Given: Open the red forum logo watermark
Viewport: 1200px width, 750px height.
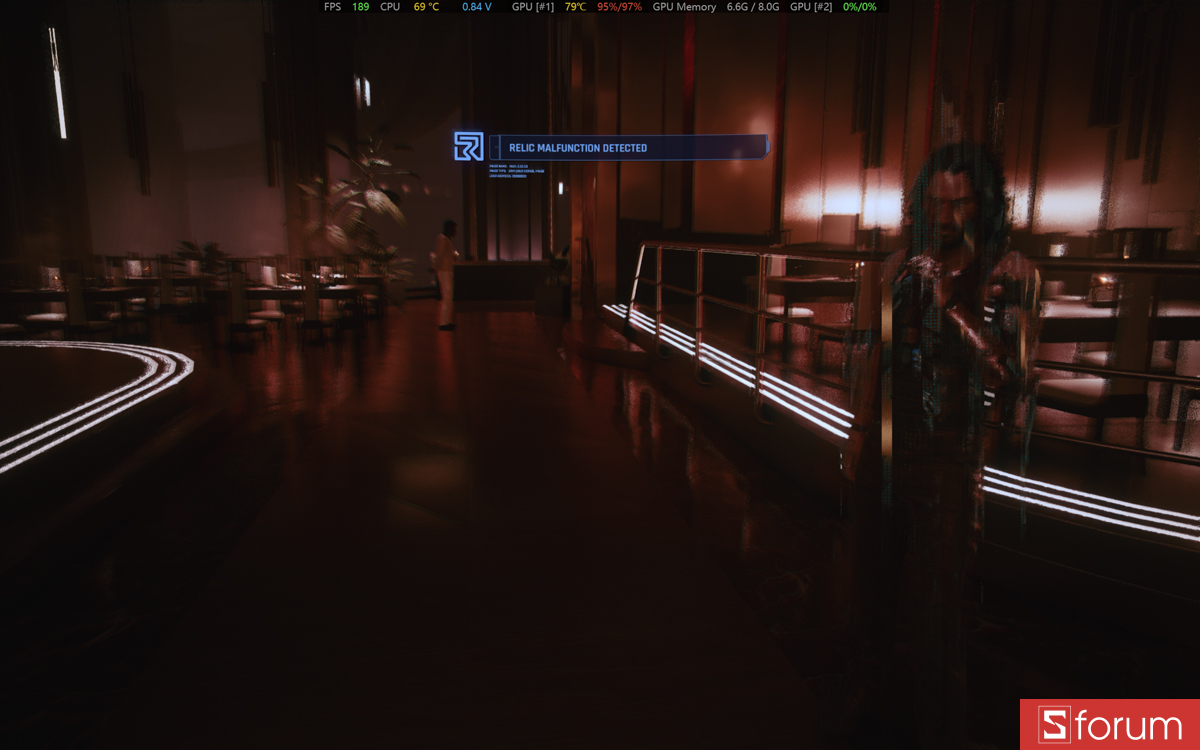Looking at the screenshot, I should coord(1109,724).
